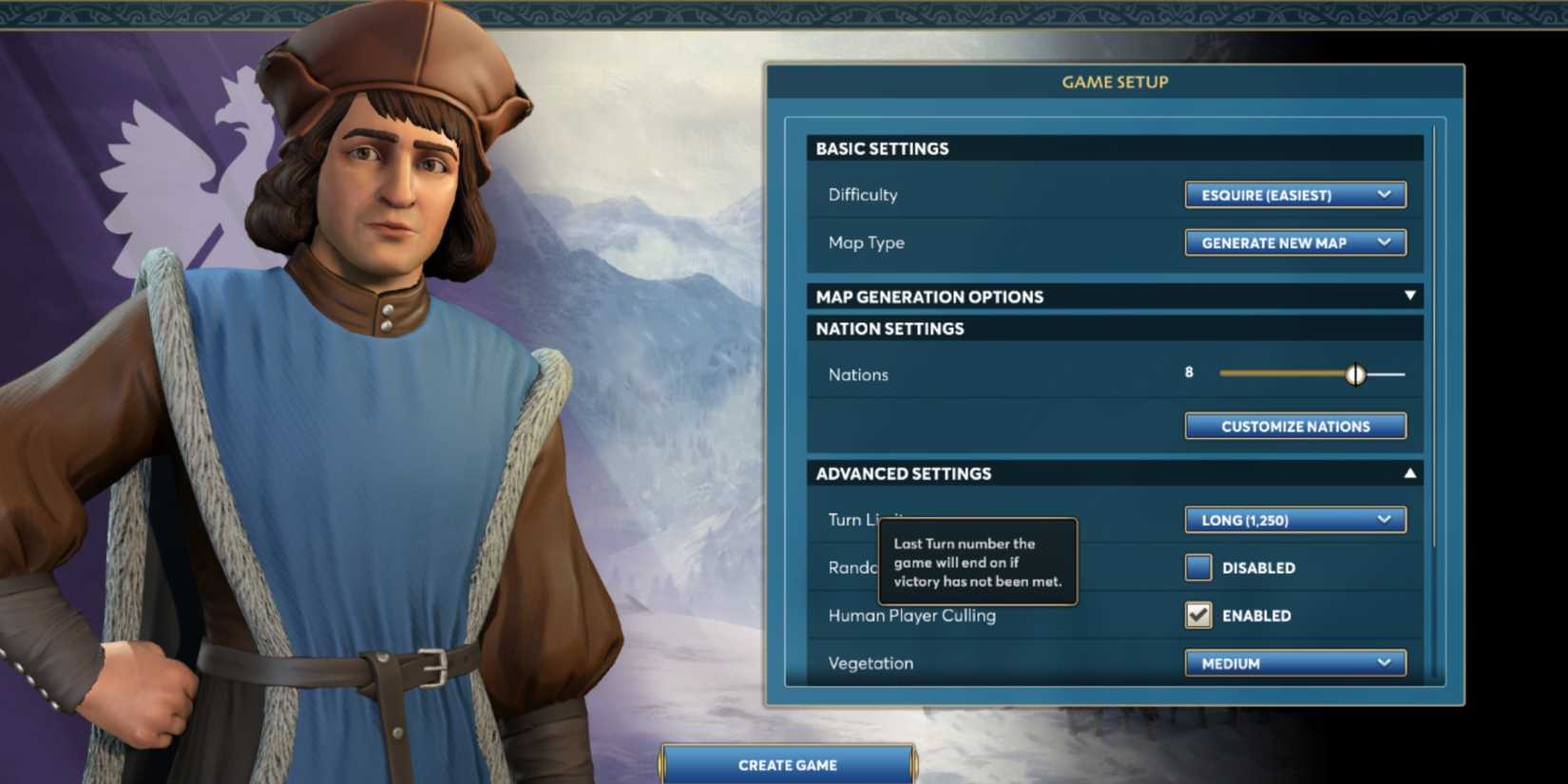This screenshot has width=1568, height=784.
Task: Click the Map Generation Options expand arrow
Action: click(1410, 296)
